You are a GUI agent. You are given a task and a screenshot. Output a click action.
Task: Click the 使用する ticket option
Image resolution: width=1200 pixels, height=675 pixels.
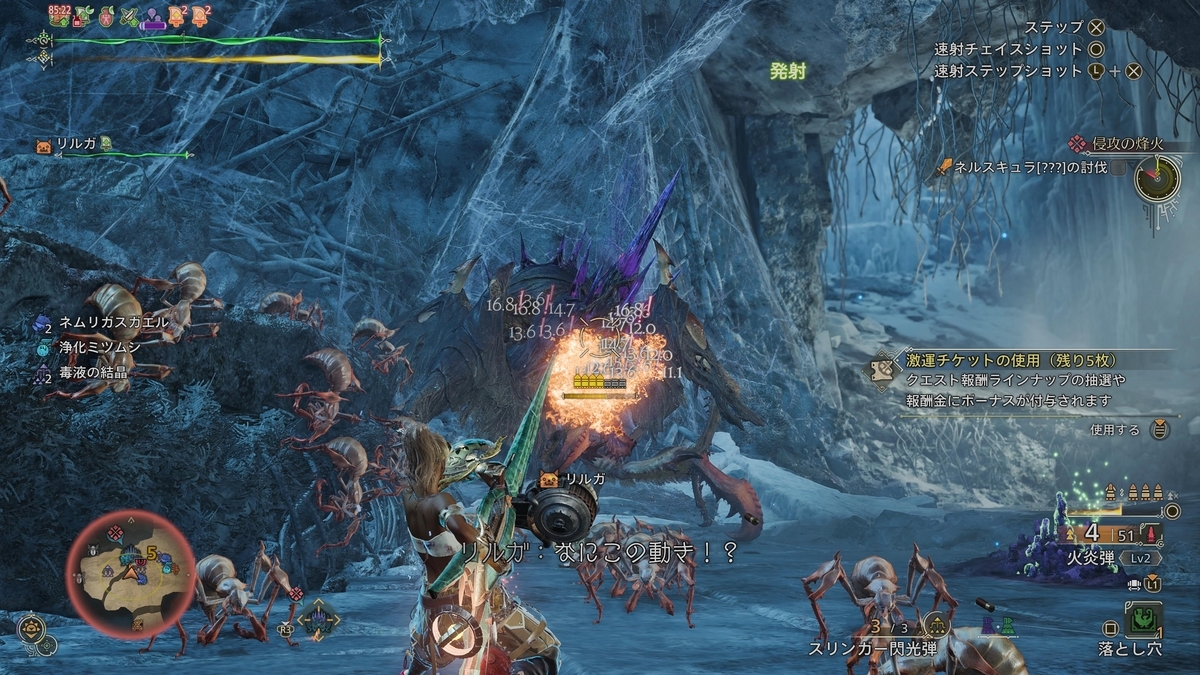point(1114,430)
